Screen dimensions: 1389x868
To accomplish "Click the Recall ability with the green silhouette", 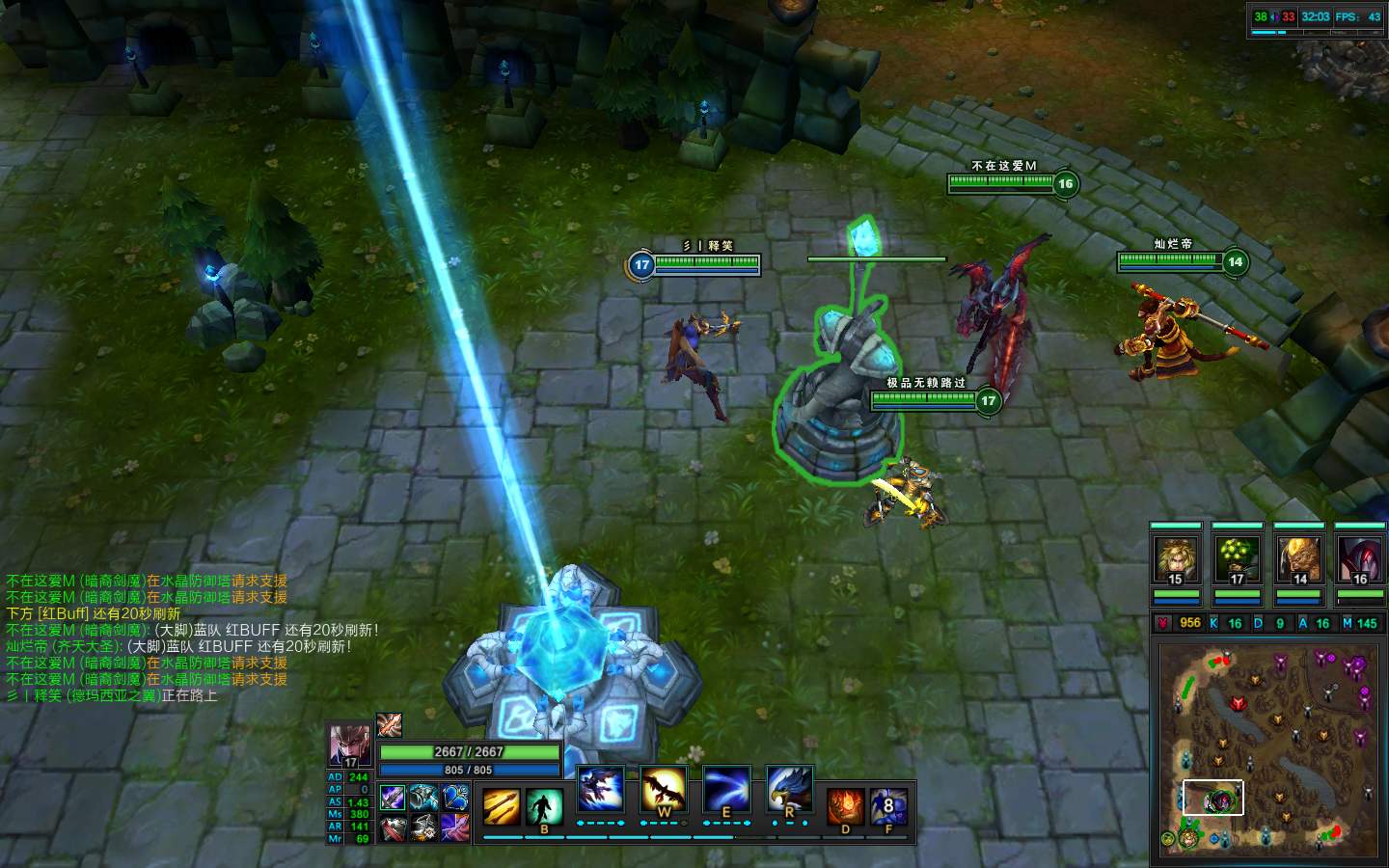I will point(544,806).
